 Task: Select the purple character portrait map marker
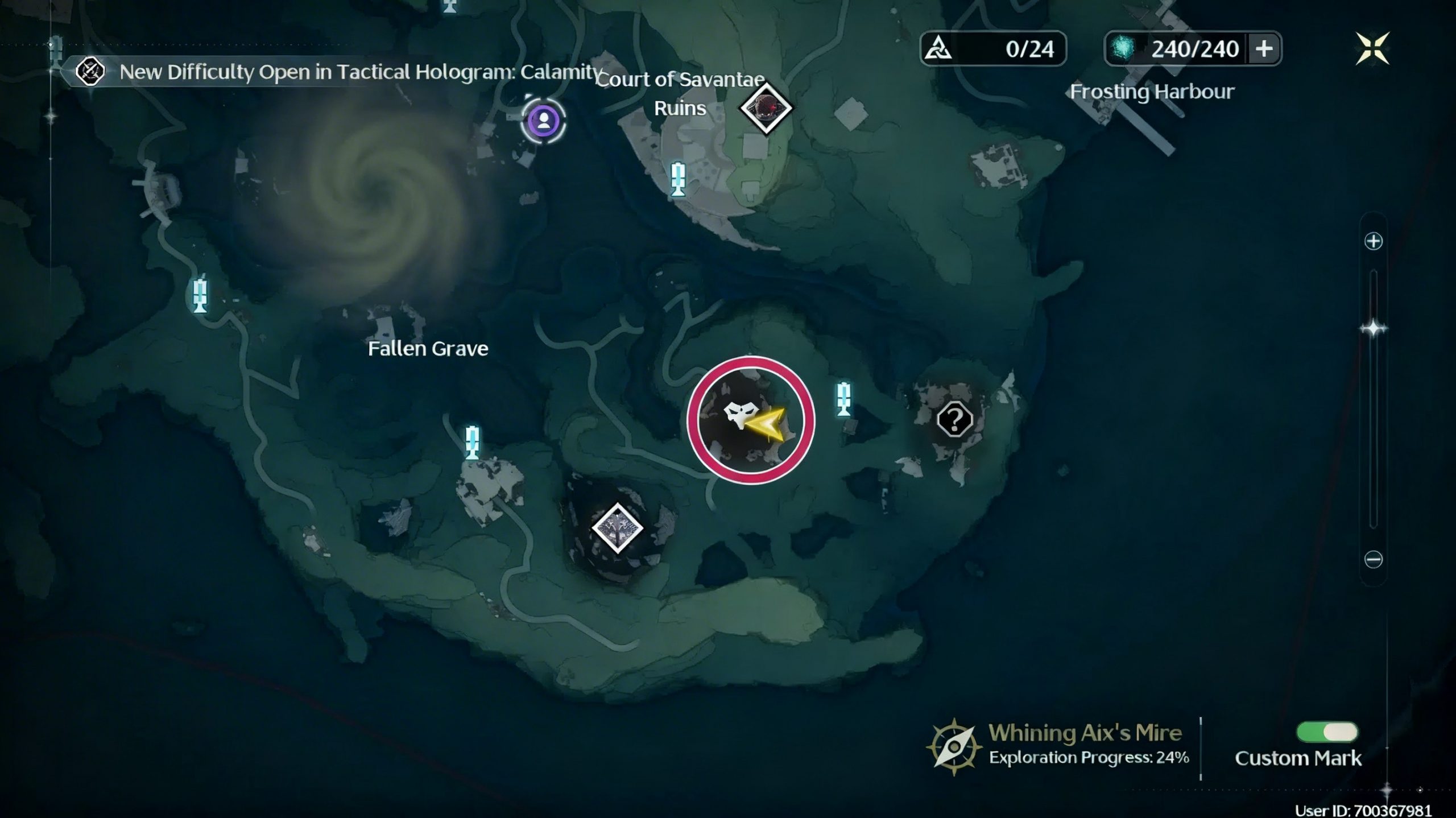coord(544,120)
